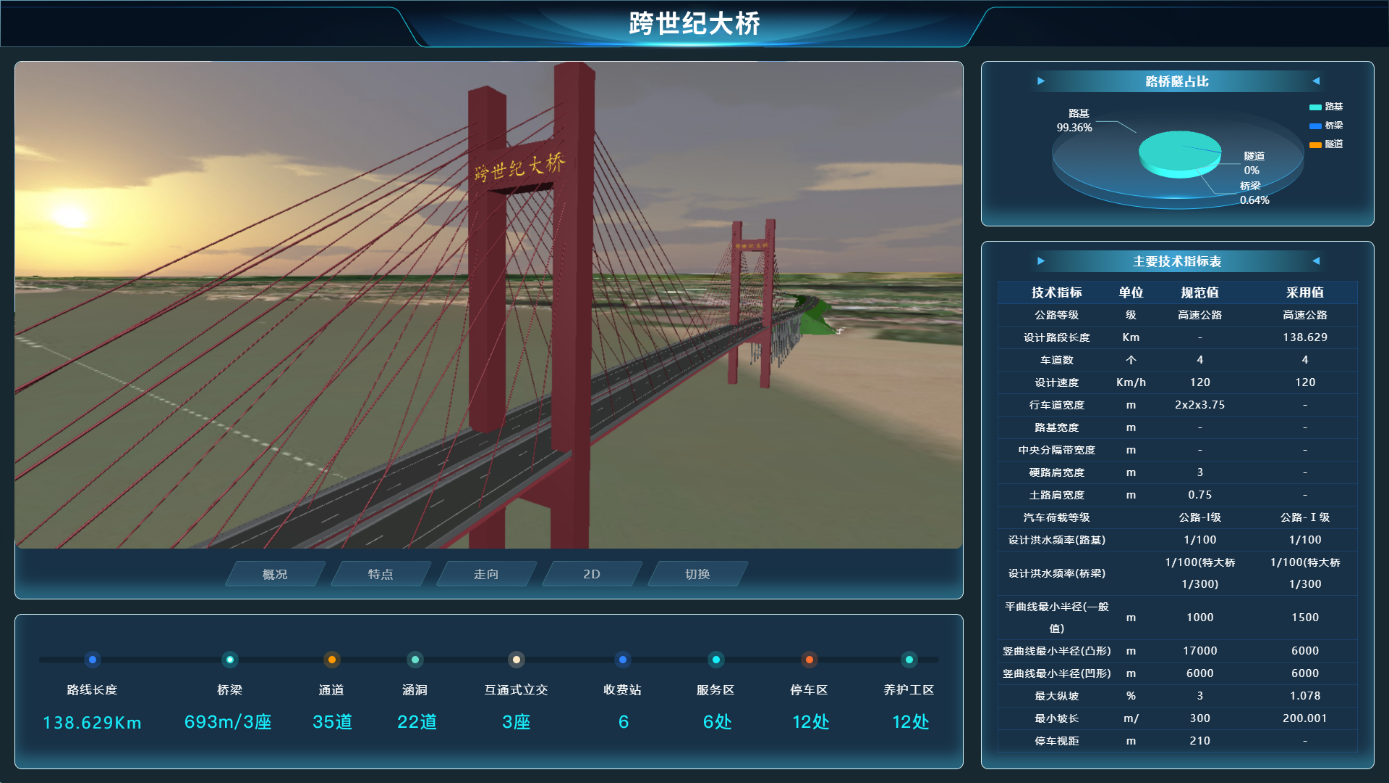The height and width of the screenshot is (783, 1389).
Task: Select the 最大纵坡 table row
Action: (x=1177, y=695)
